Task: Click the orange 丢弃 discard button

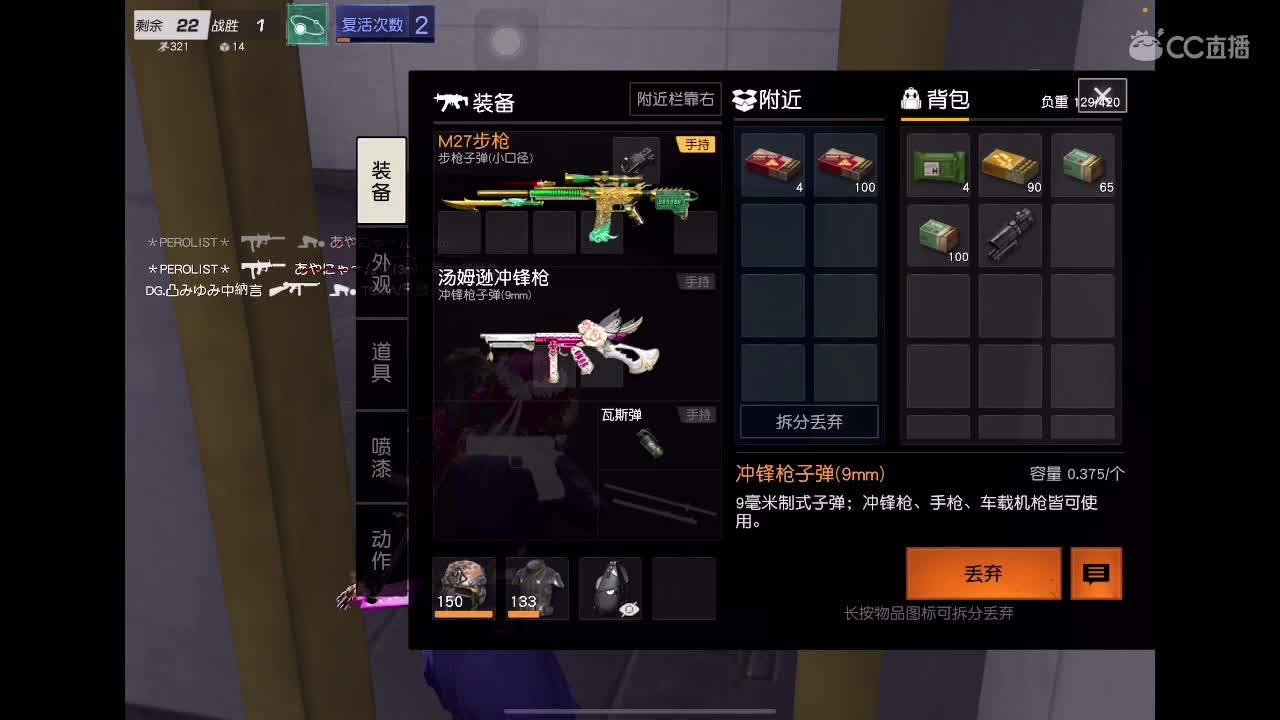Action: (x=983, y=573)
